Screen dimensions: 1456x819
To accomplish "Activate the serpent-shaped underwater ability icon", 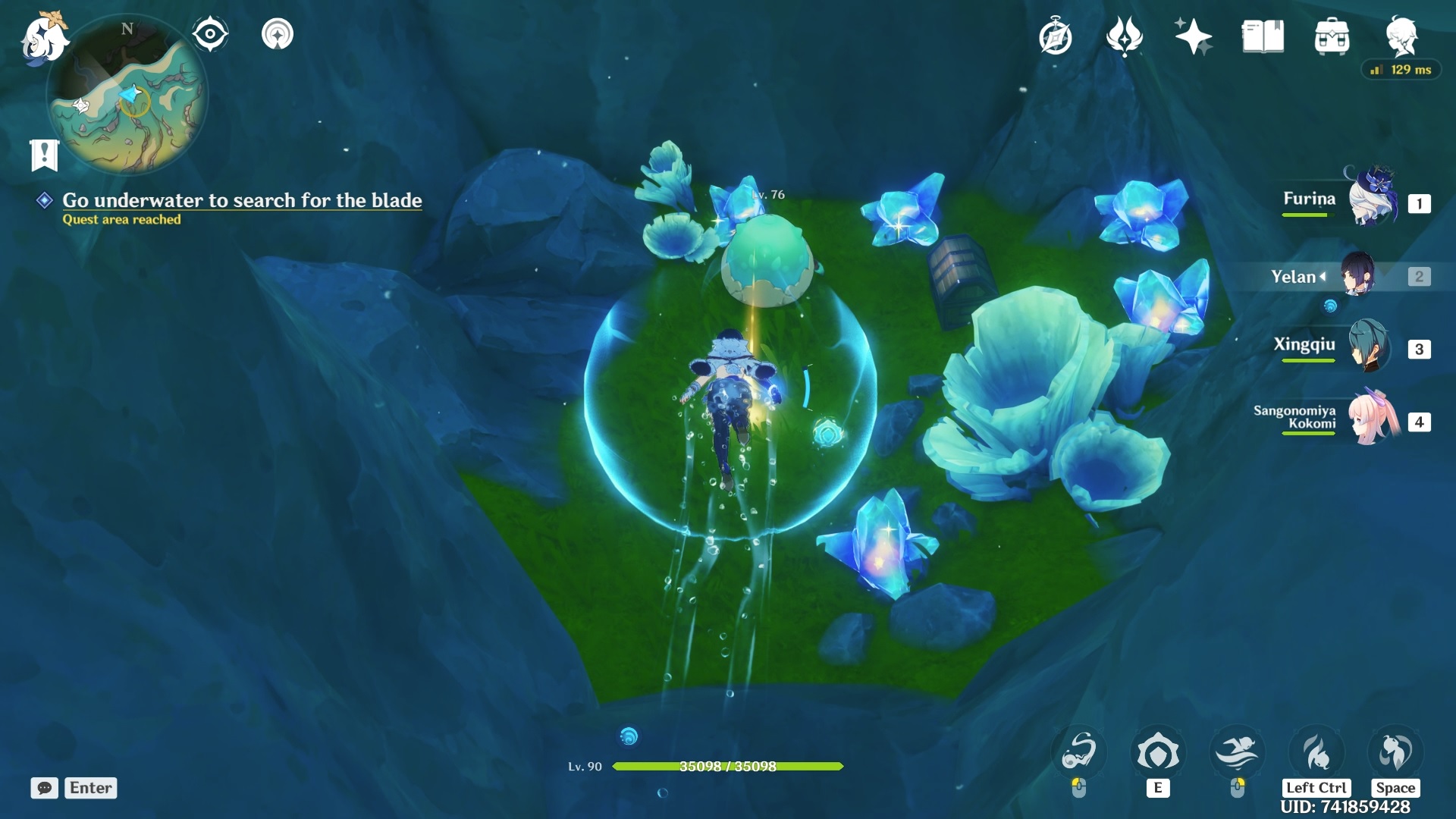I will pos(1078,753).
